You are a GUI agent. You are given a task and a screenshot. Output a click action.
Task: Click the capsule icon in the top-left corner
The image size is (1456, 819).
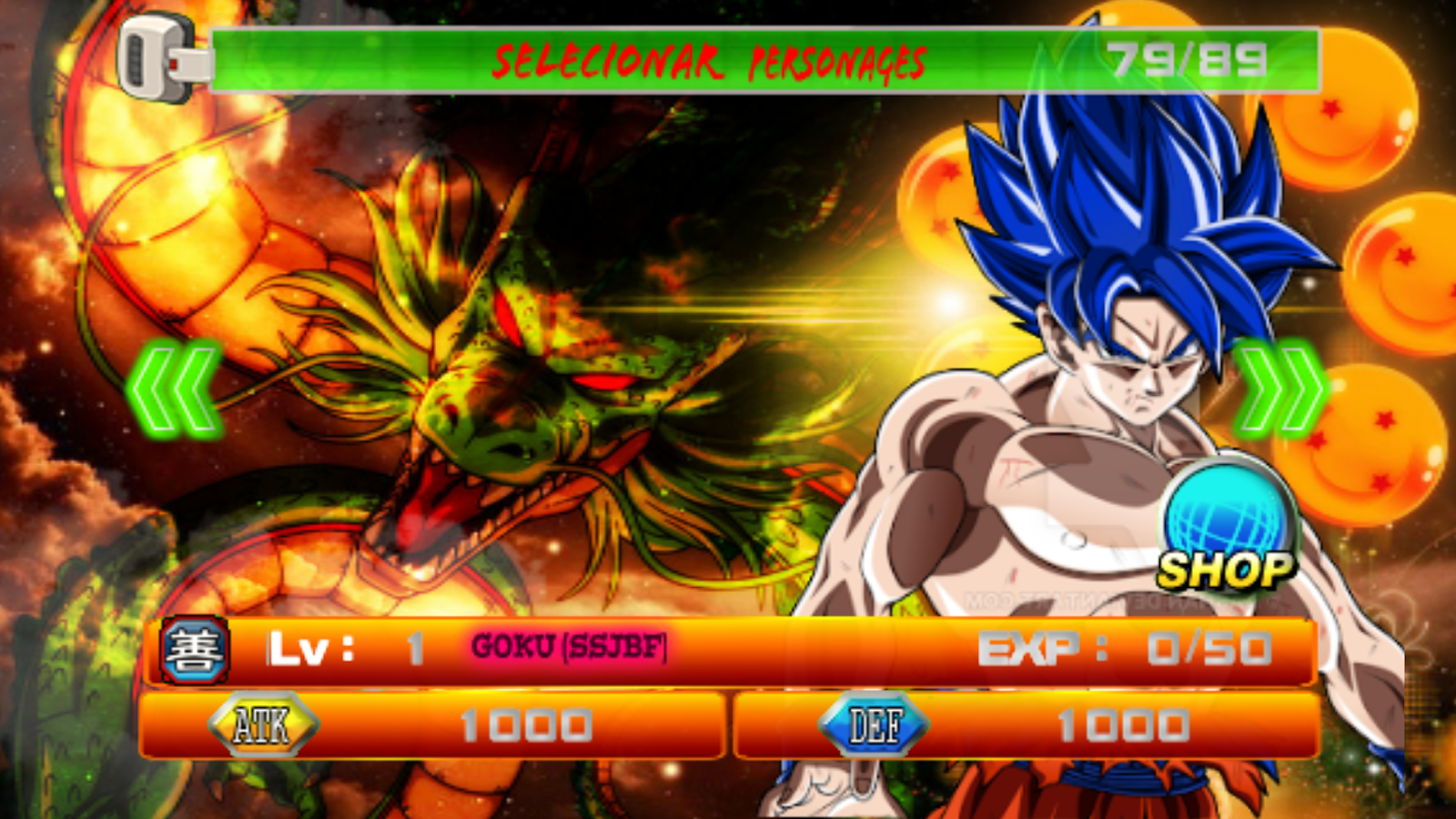click(x=155, y=55)
